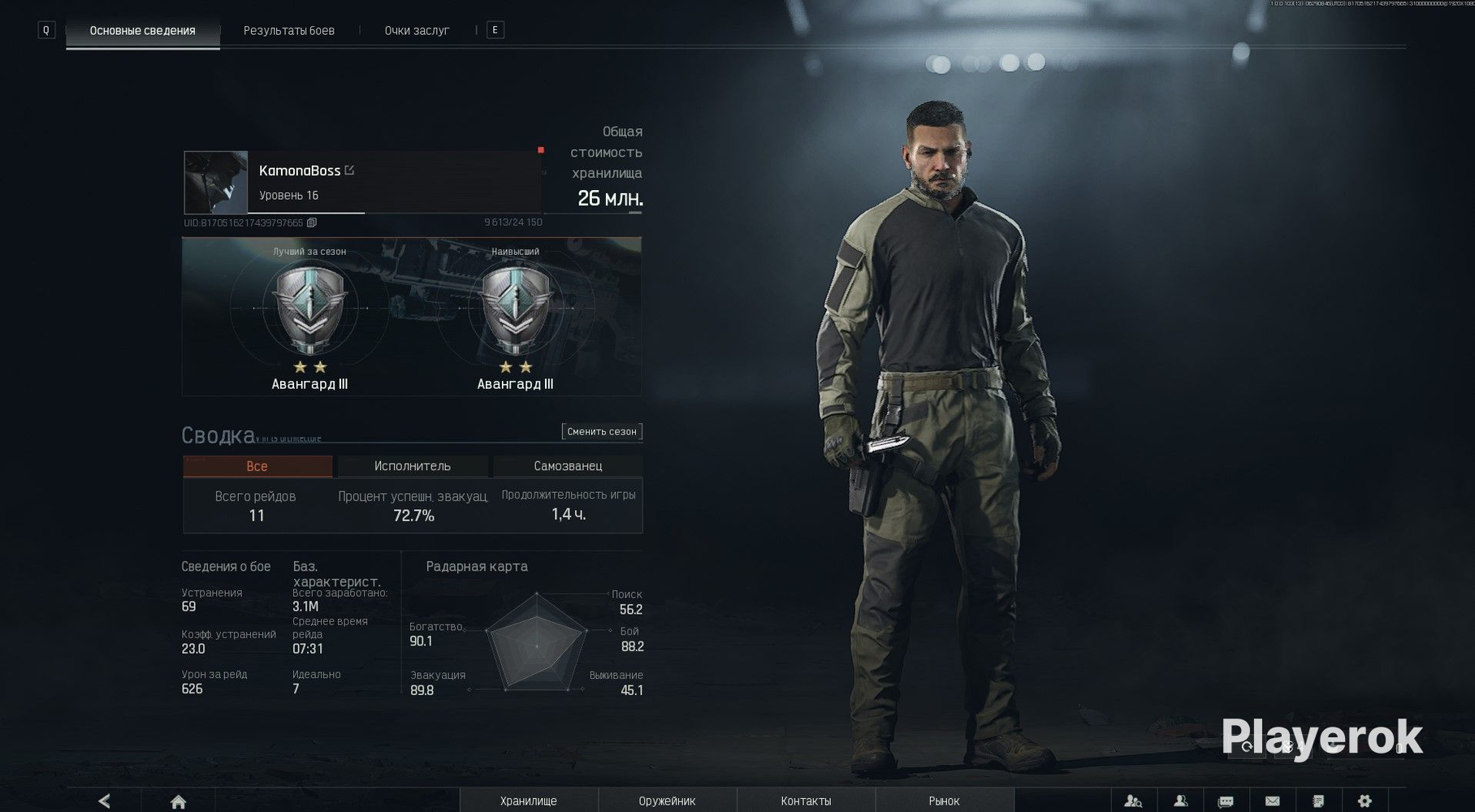The height and width of the screenshot is (812, 1475).
Task: Open the Сменить сезон season selector
Action: click(x=602, y=431)
